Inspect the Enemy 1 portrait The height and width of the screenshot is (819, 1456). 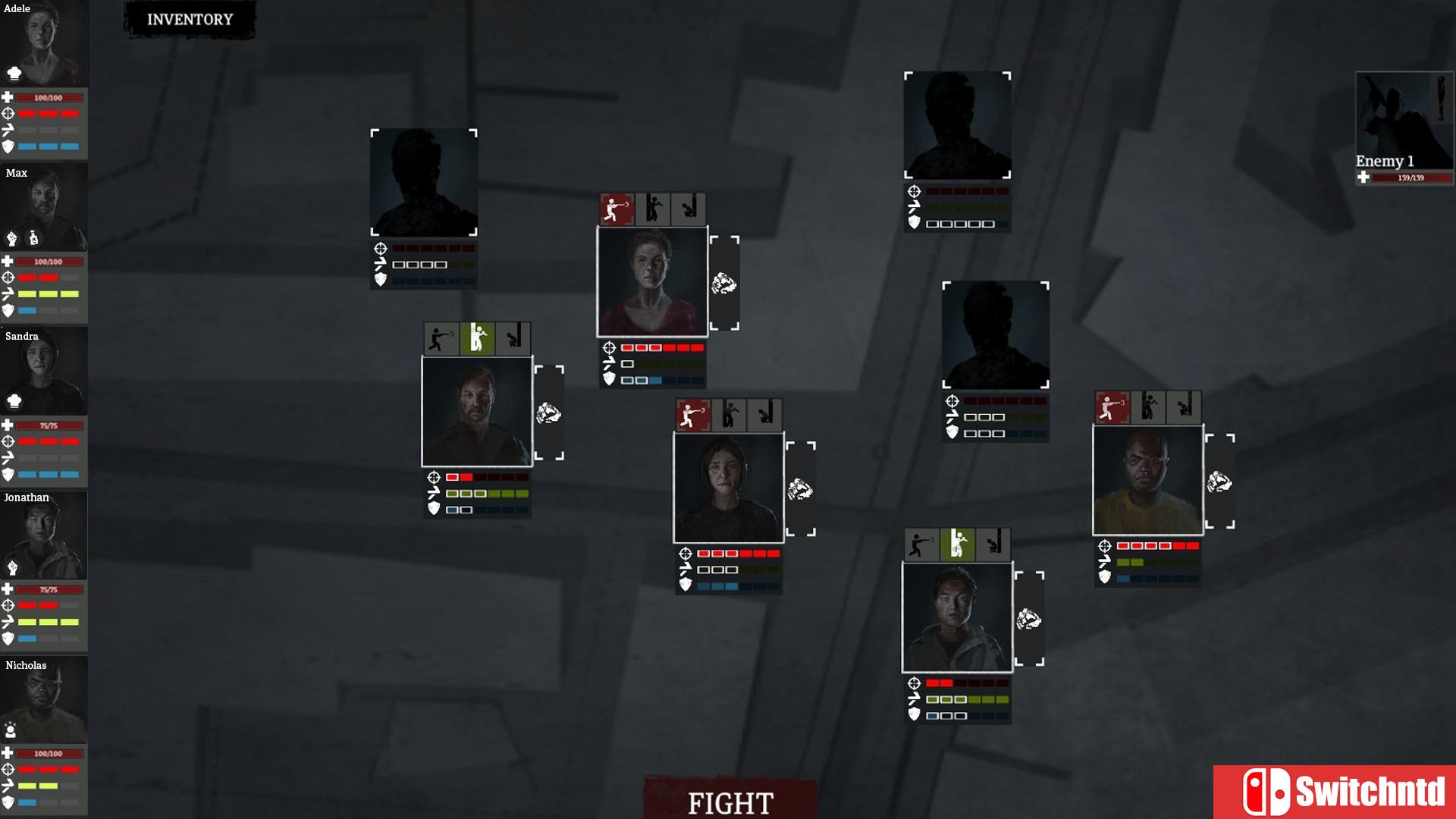(1404, 120)
